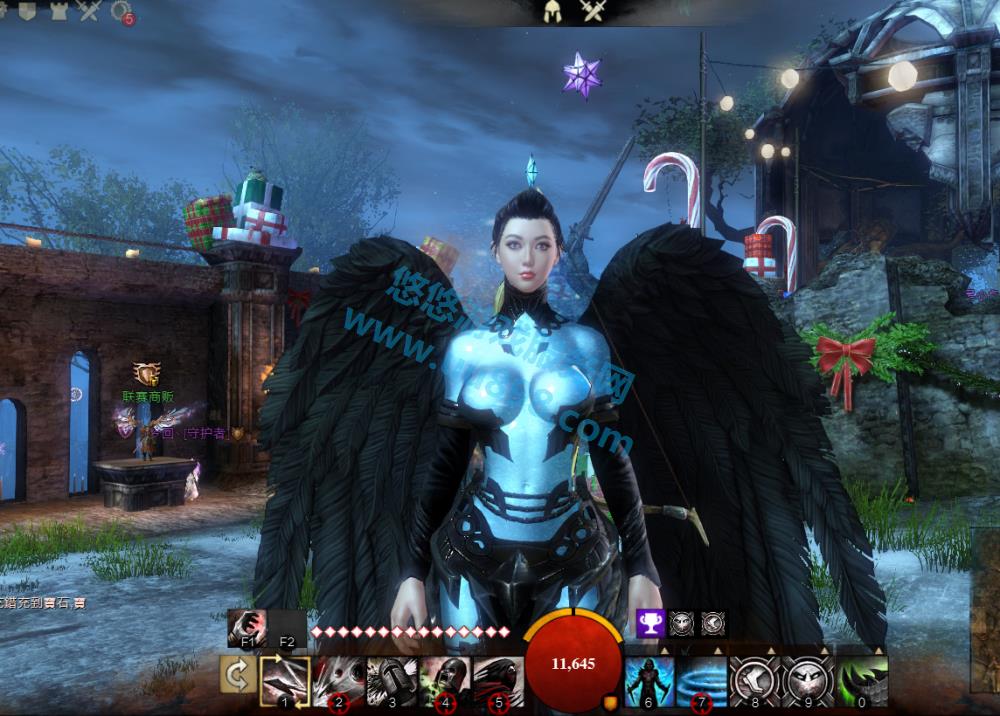Open the helmet icon at top center

tap(551, 12)
